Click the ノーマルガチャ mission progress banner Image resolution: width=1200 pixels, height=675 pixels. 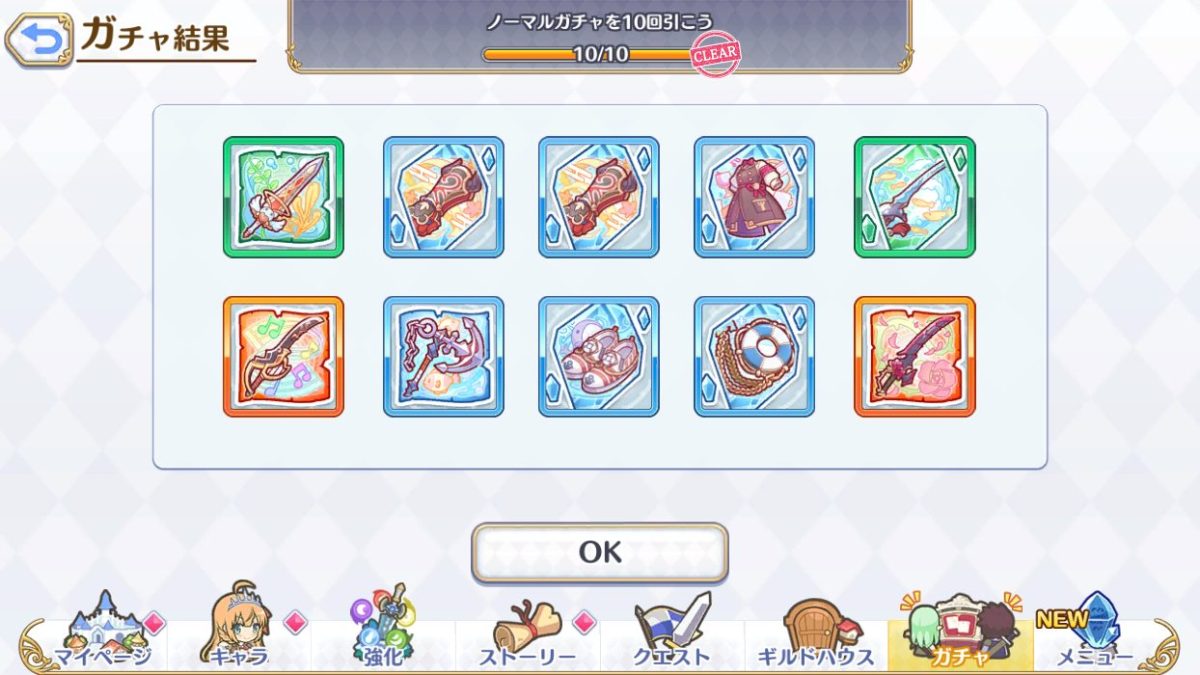pos(600,36)
